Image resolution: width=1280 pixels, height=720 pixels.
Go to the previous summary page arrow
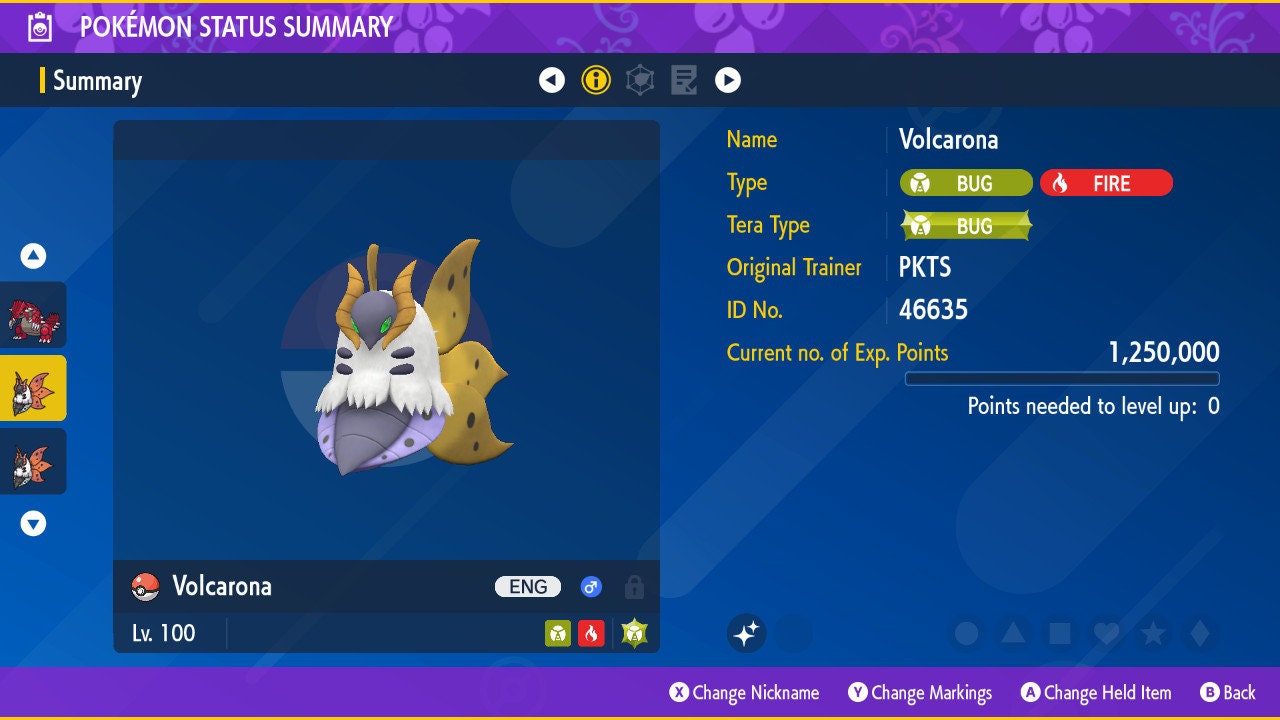click(552, 80)
